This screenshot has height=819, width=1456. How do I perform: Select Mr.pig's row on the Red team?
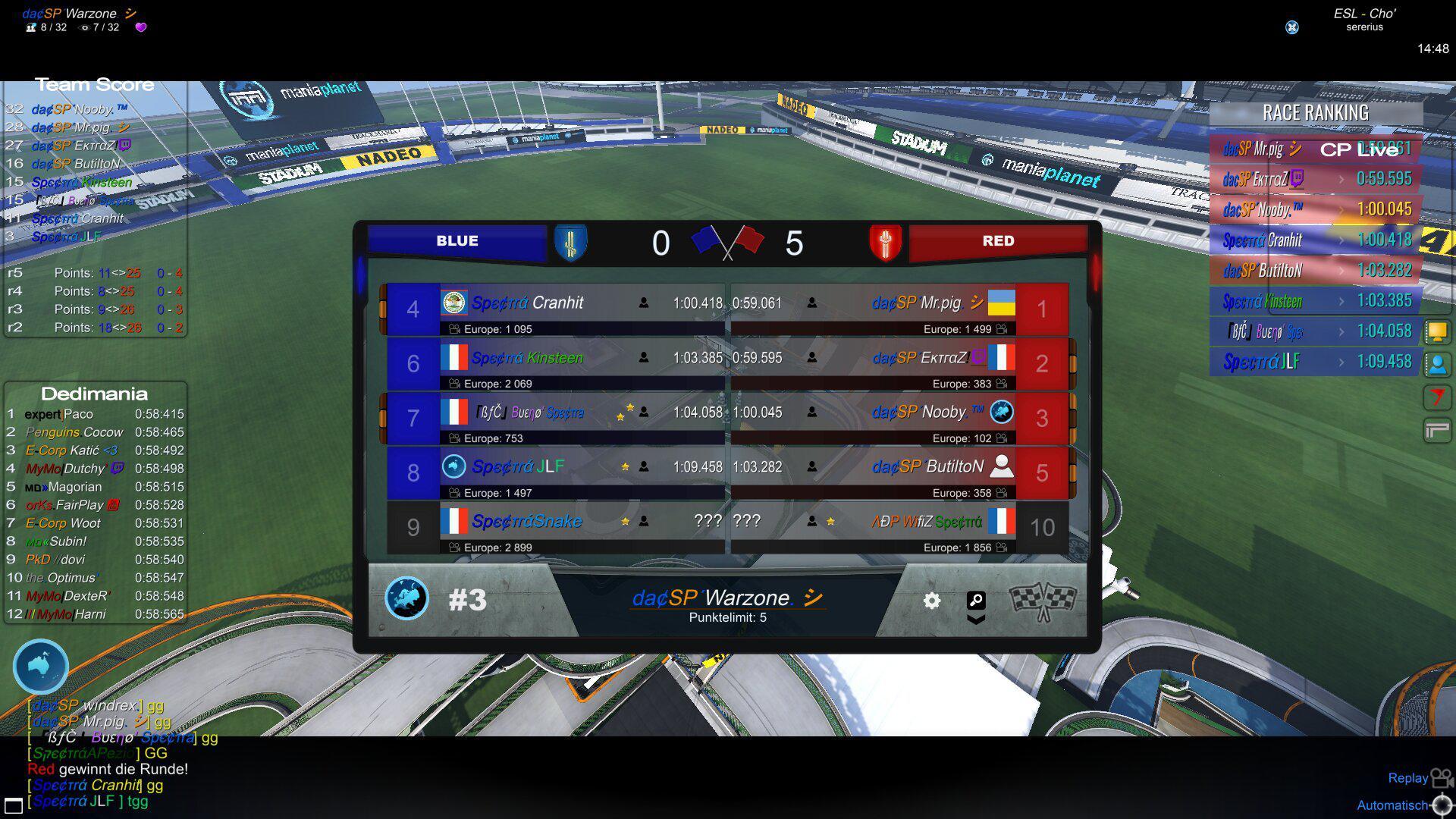902,303
